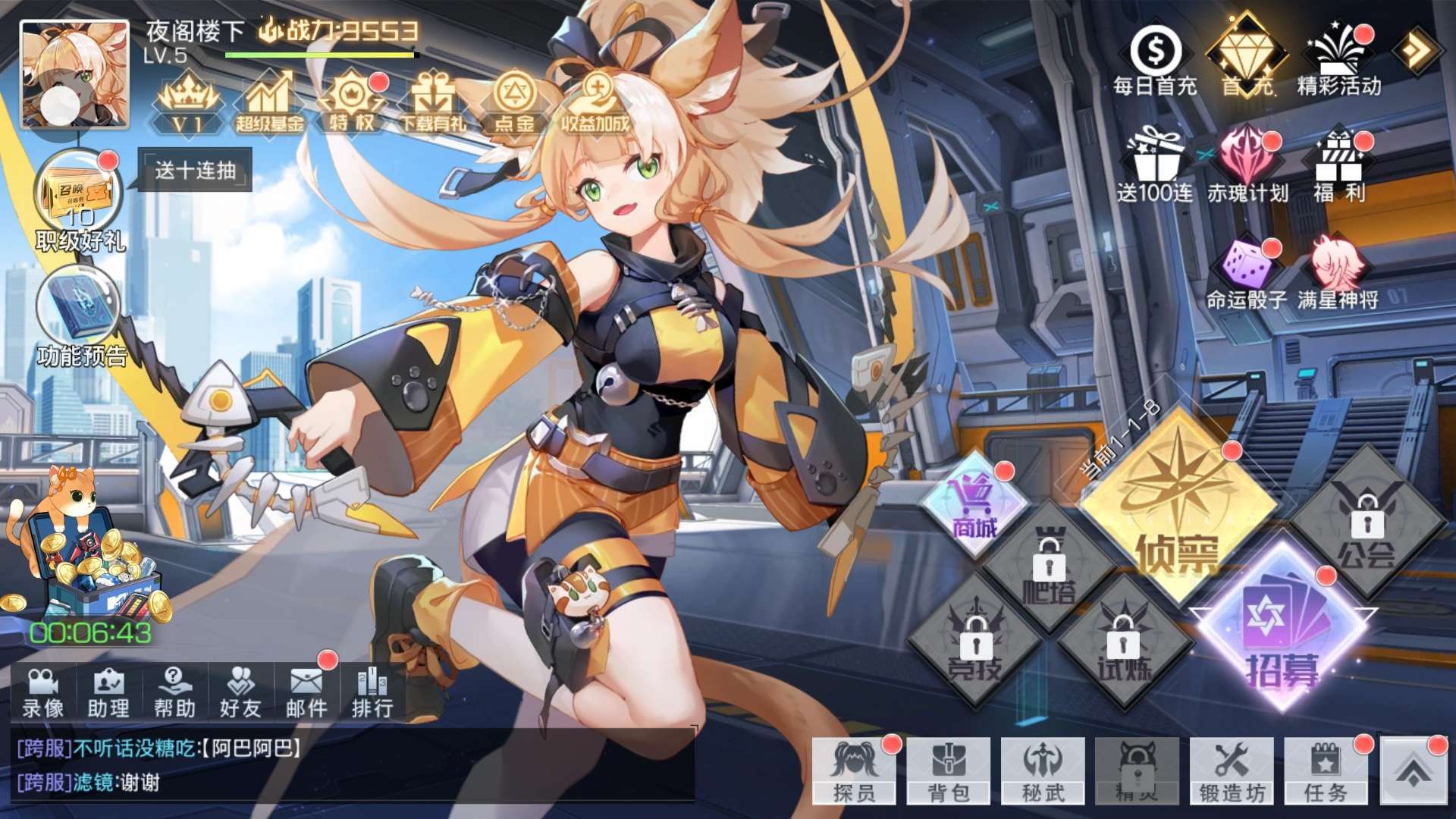Click the player avatar portrait
This screenshot has height=819, width=1456.
pyautogui.click(x=74, y=74)
